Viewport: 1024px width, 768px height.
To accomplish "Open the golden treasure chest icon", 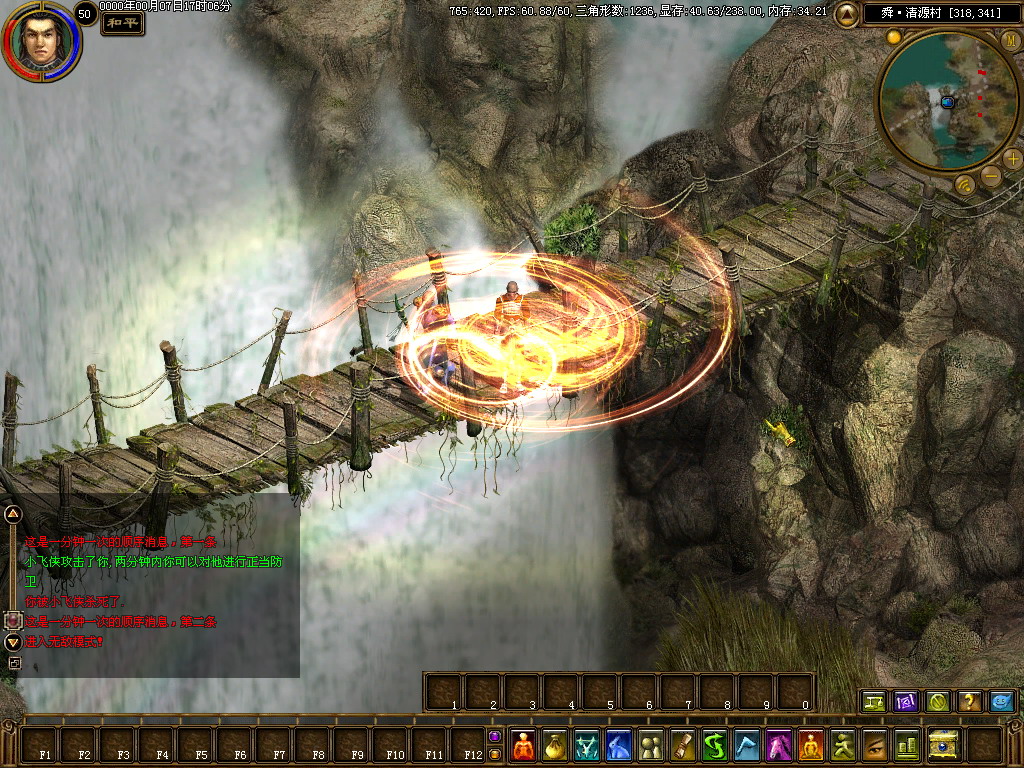I will coord(943,745).
